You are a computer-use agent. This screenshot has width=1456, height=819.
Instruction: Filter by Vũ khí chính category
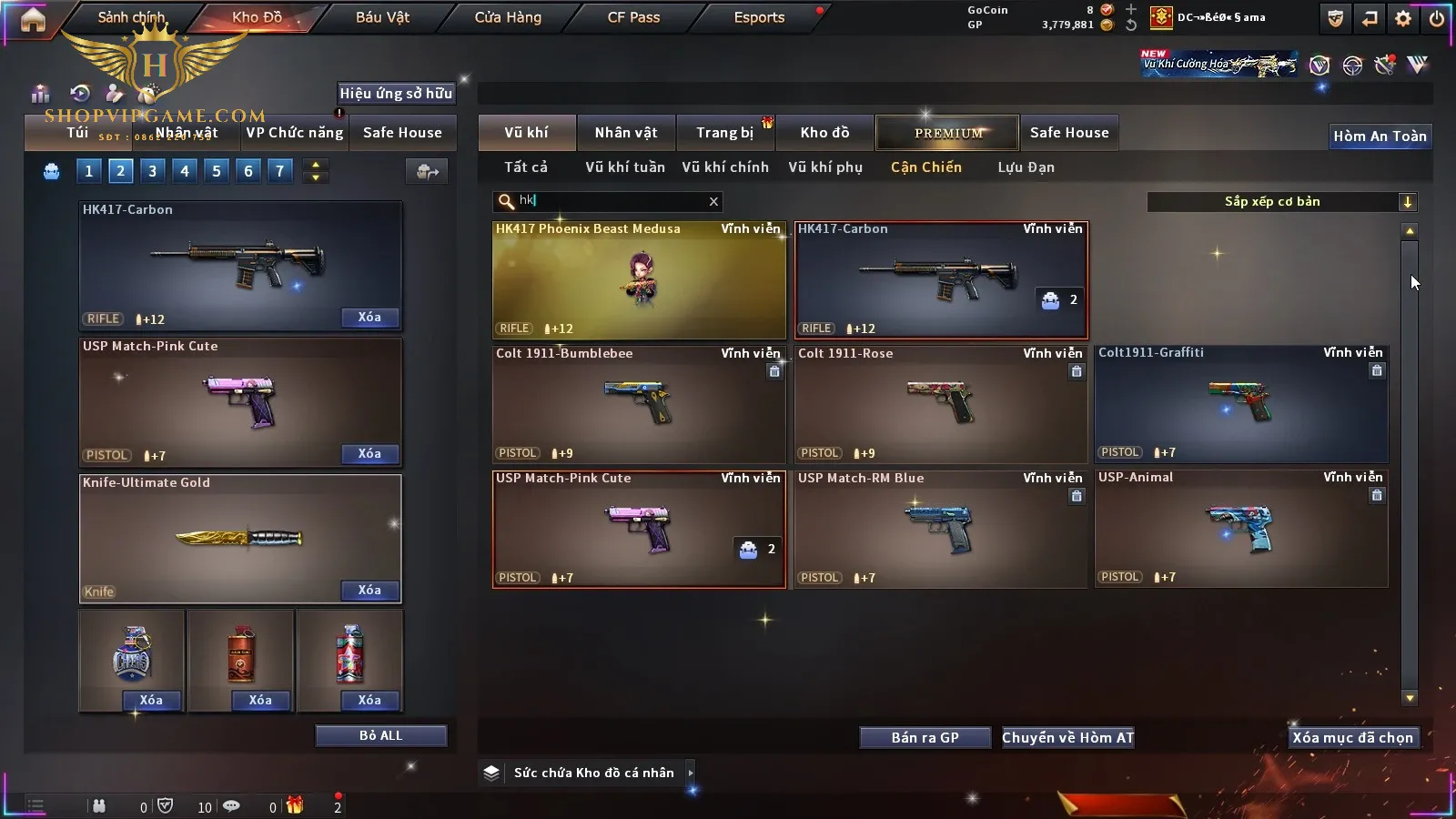(x=725, y=167)
